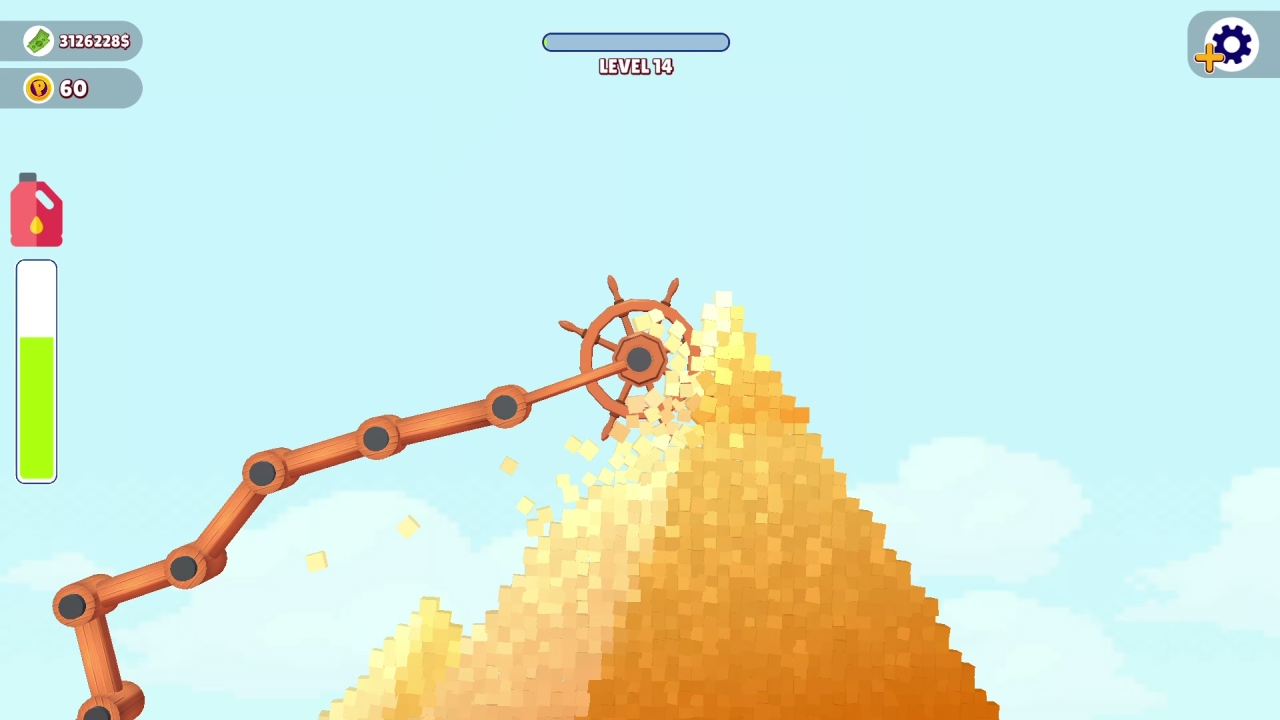Tap the oil can to enable refueling
This screenshot has height=720, width=1280.
point(36,210)
